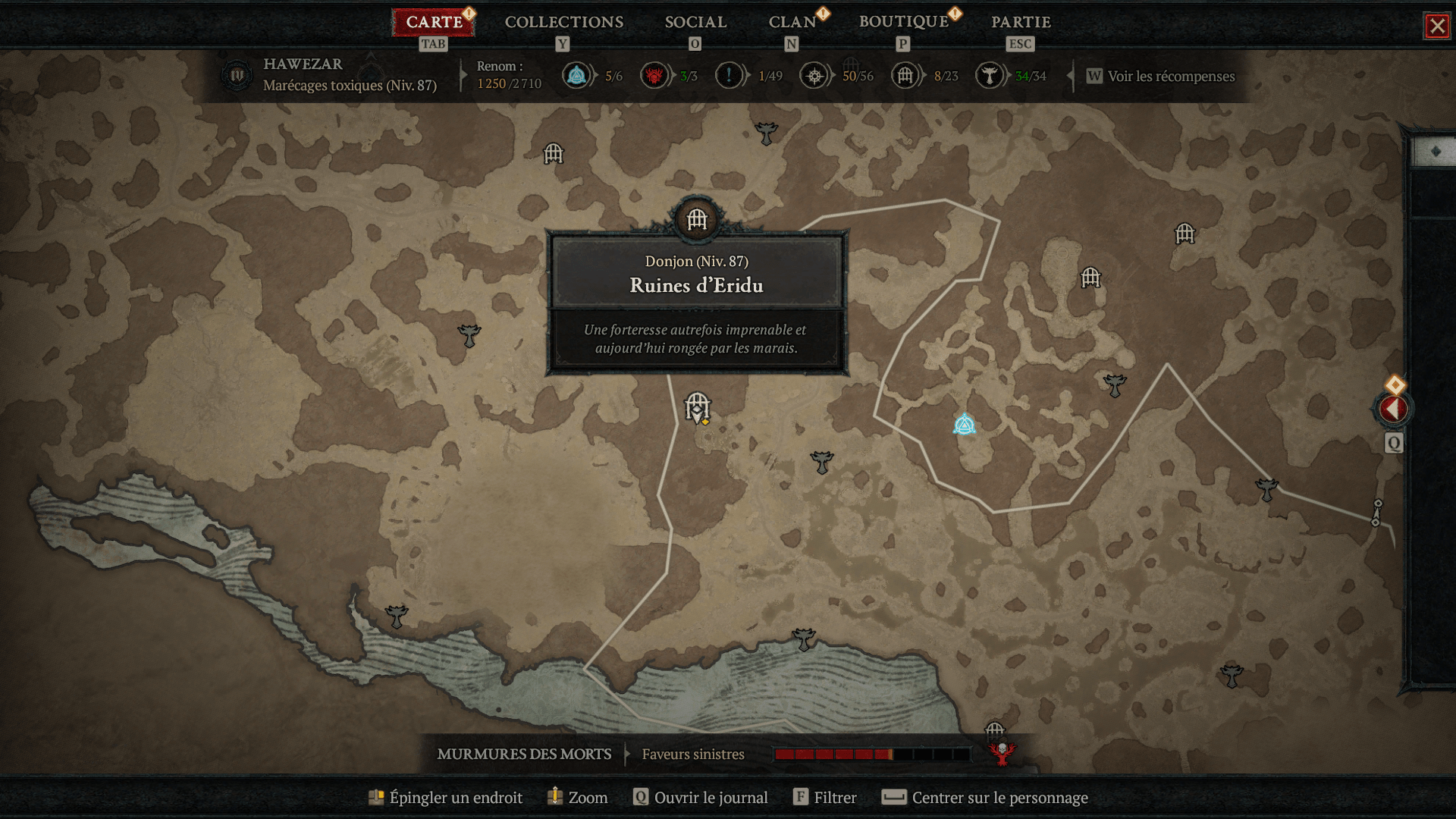Close the map with the red X
Screen dimensions: 1456x819
(1437, 27)
